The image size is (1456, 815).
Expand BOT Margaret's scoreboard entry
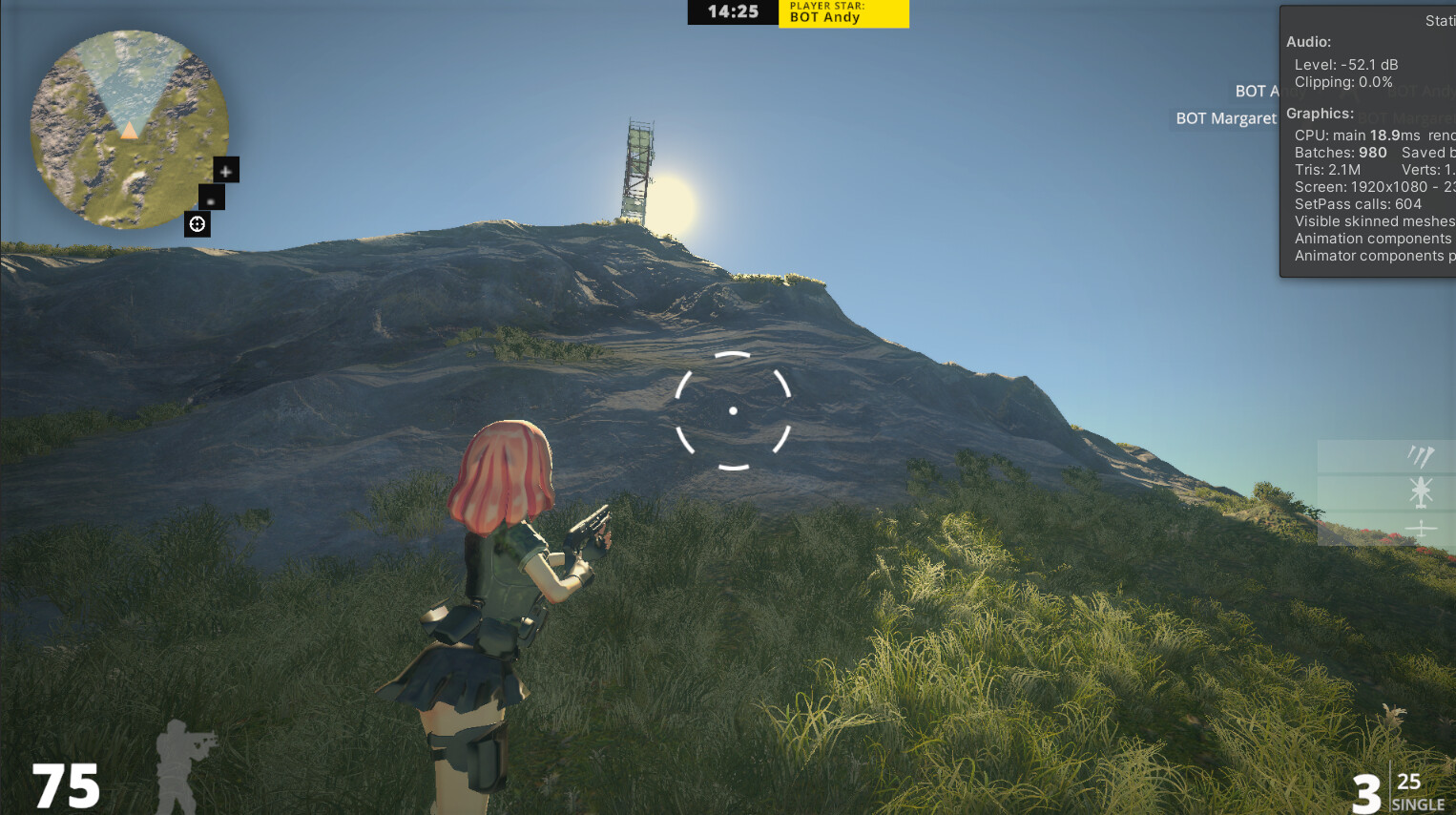[1224, 118]
